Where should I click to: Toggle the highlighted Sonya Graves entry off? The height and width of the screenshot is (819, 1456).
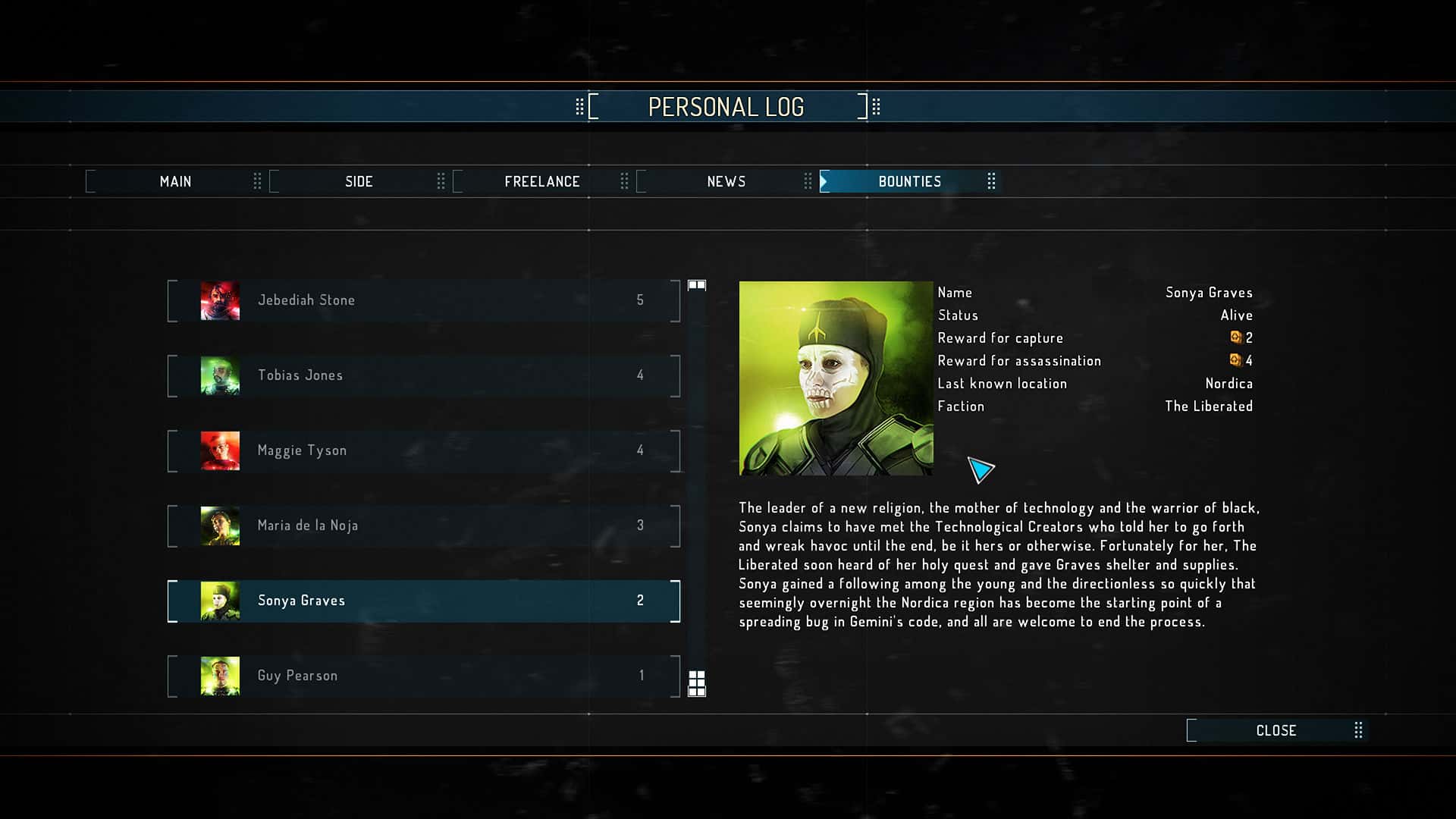click(422, 600)
